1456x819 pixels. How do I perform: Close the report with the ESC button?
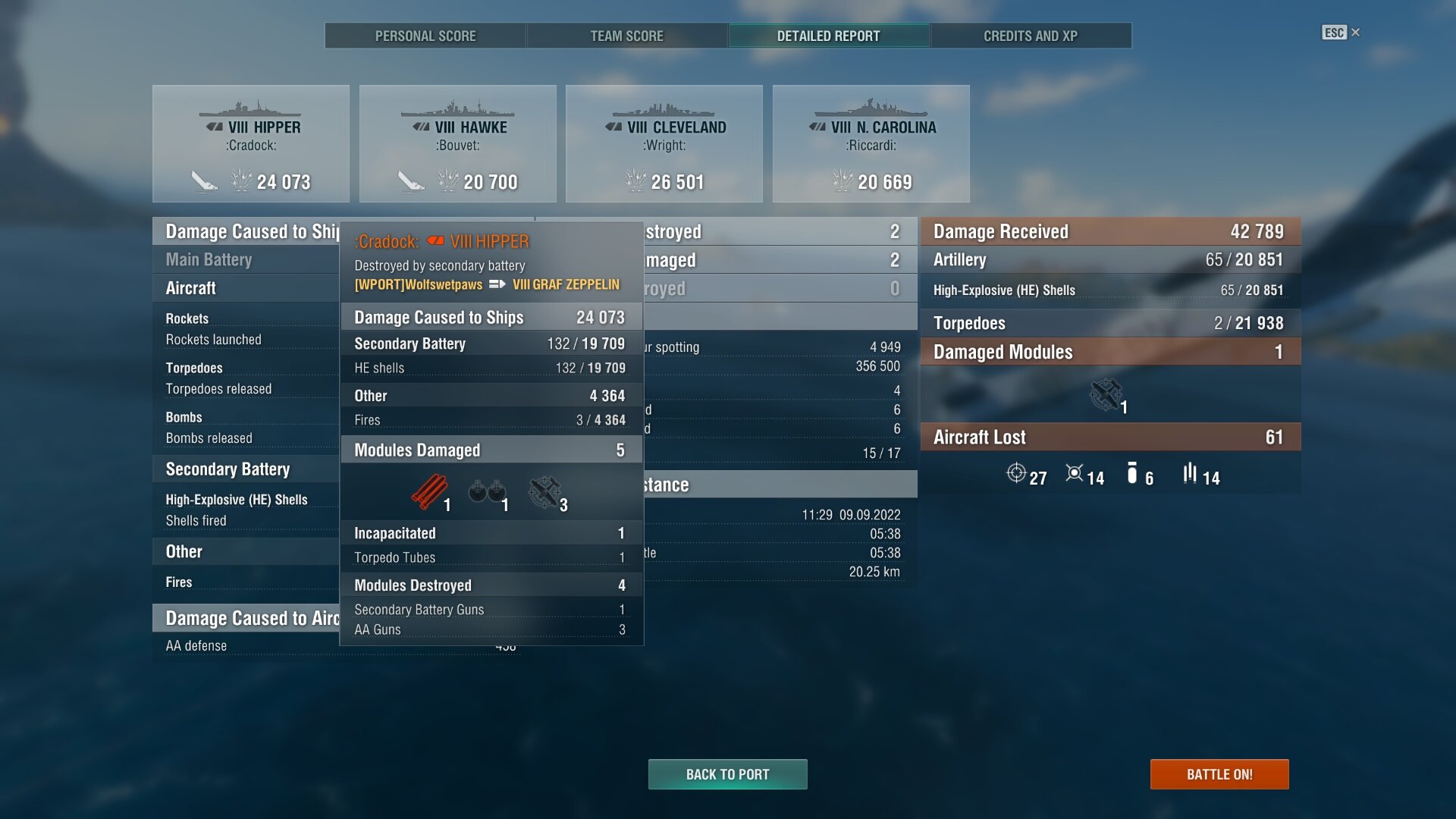point(1340,33)
